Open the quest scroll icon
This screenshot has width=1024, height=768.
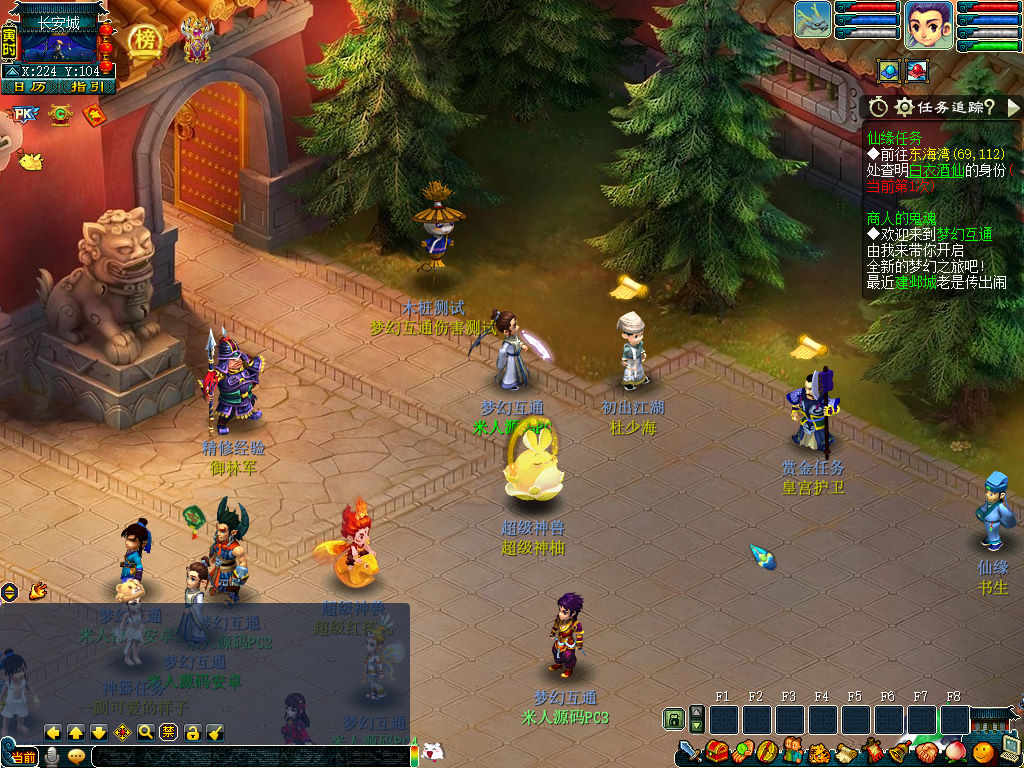click(x=845, y=751)
